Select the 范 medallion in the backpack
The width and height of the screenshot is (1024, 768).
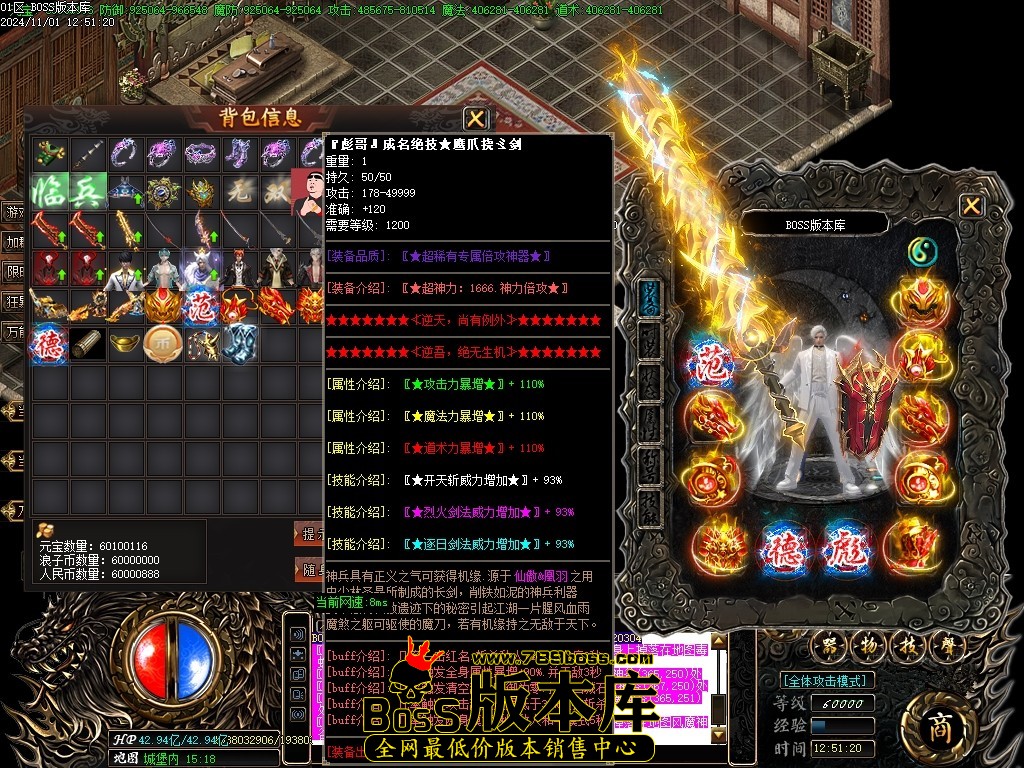point(200,305)
